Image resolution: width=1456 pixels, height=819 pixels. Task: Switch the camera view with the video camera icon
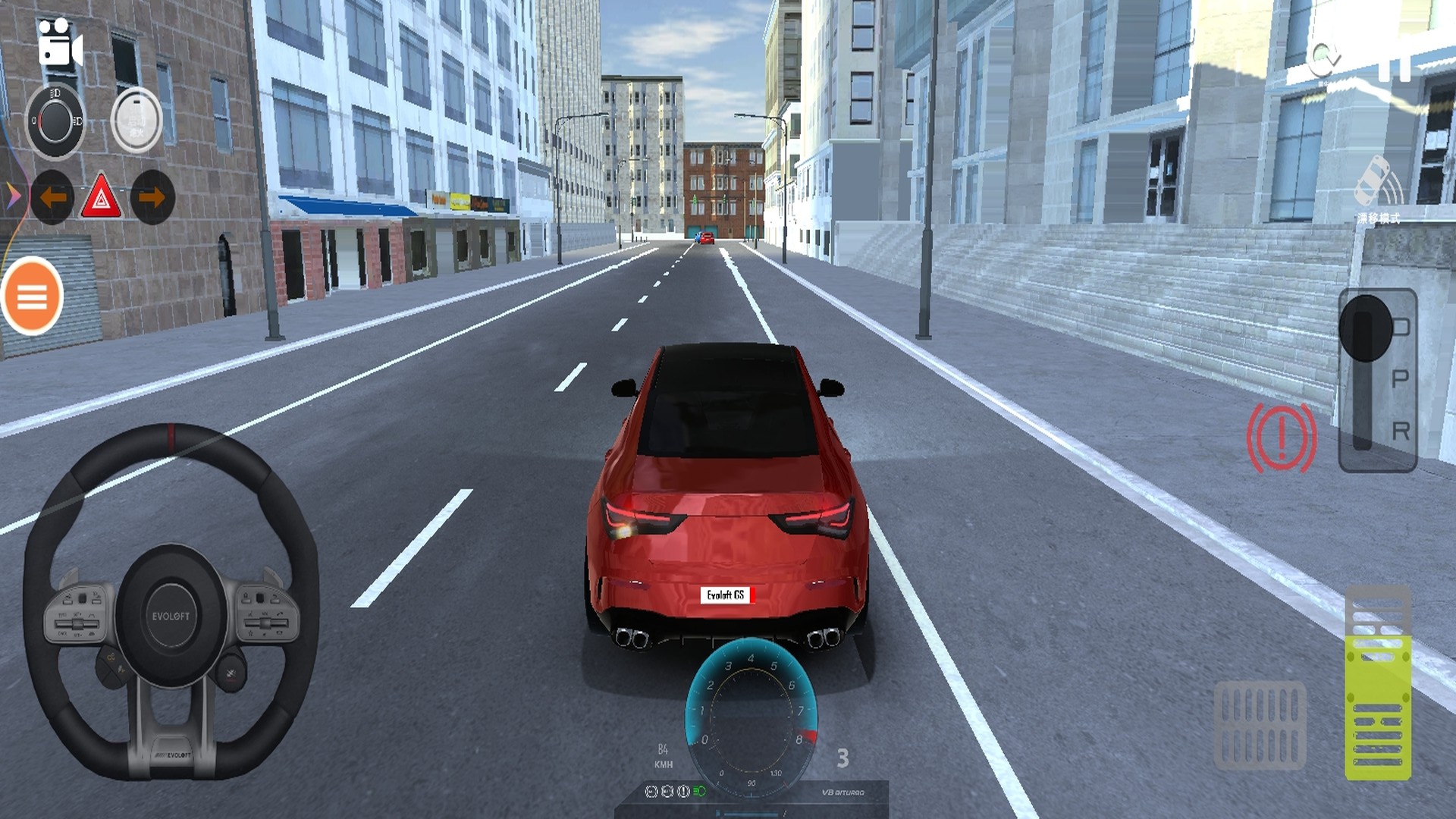click(59, 45)
